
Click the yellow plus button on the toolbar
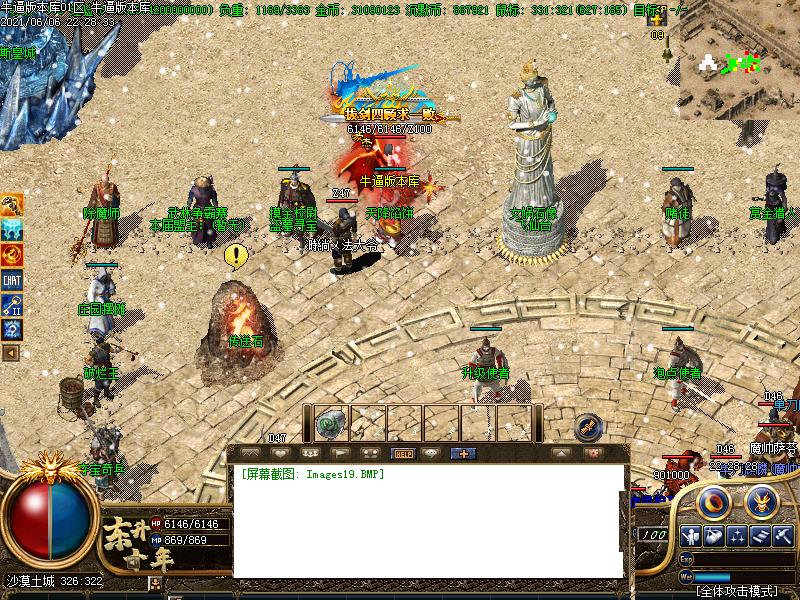coord(462,453)
